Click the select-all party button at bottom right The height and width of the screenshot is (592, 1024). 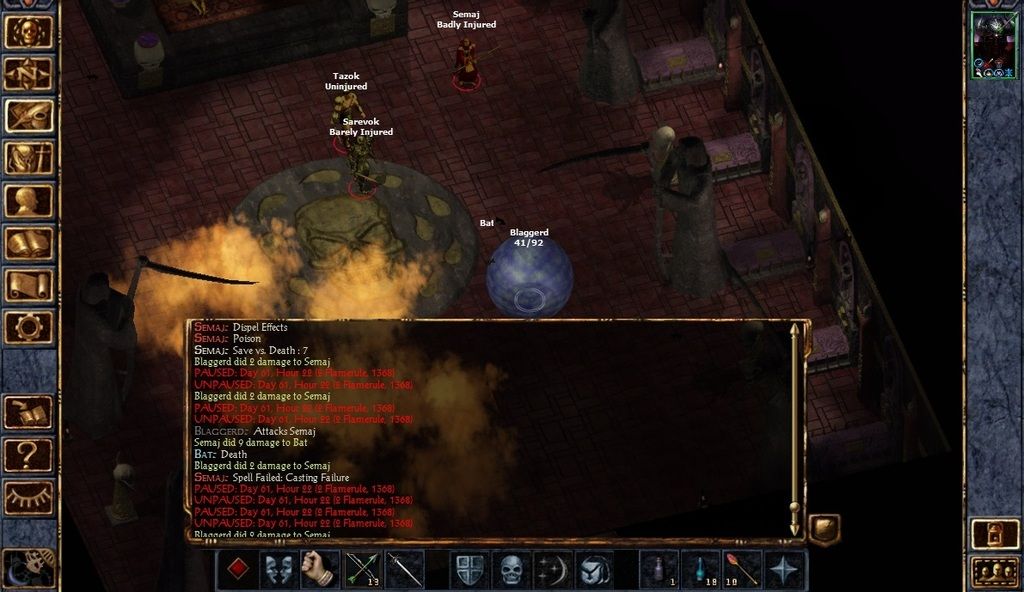click(994, 572)
